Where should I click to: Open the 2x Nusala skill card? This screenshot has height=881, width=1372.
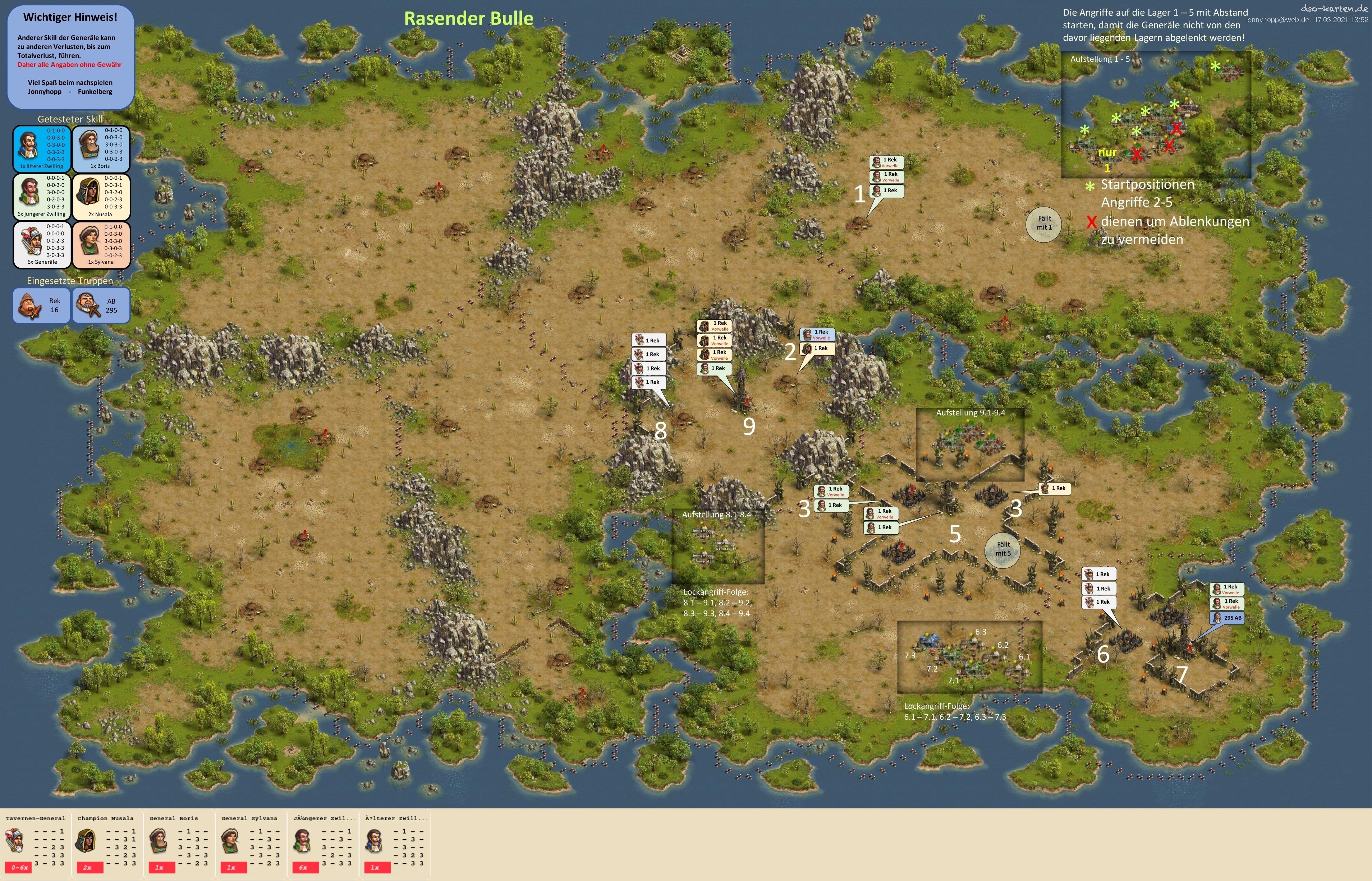(101, 197)
